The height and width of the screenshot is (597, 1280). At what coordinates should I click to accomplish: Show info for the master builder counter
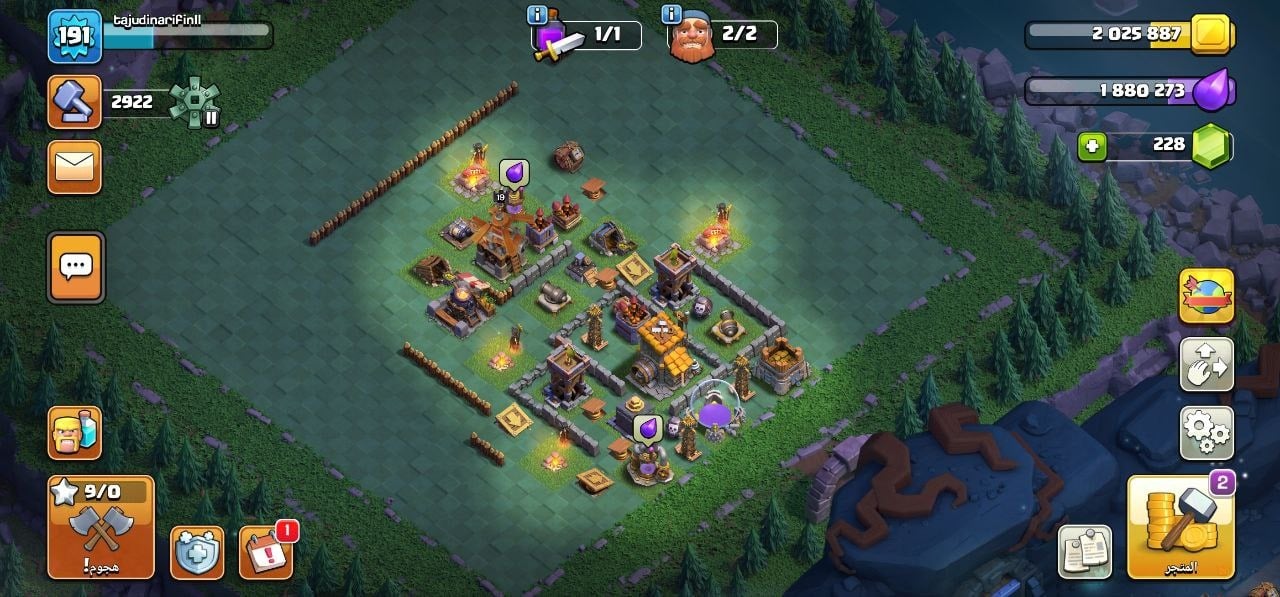[671, 15]
